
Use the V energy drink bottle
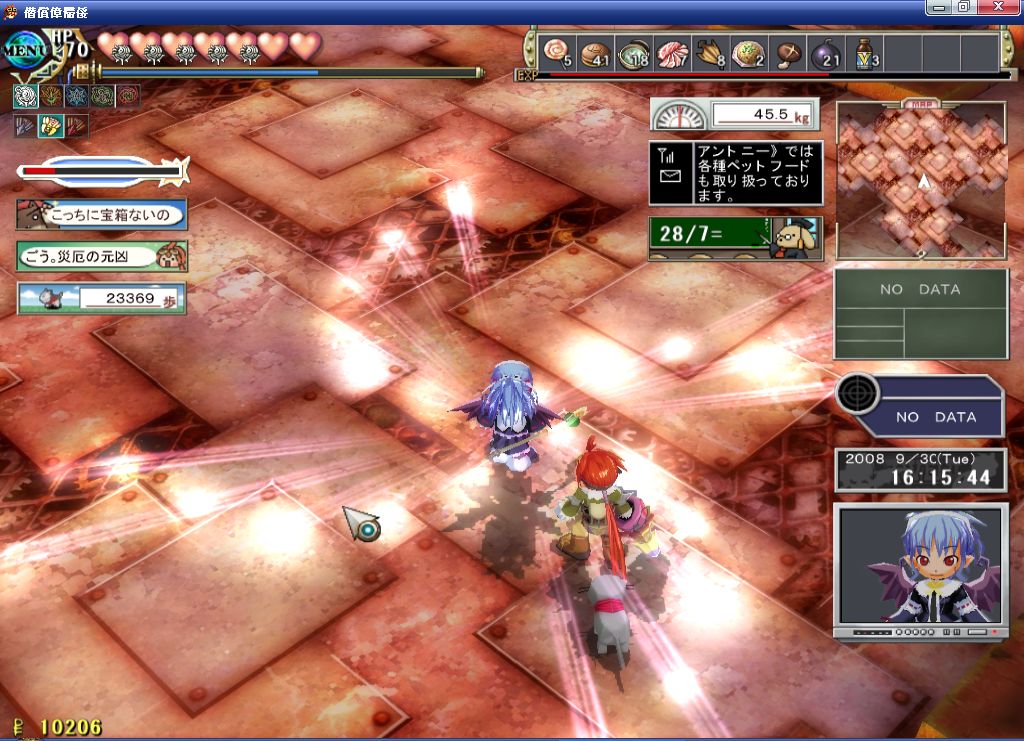coord(863,53)
